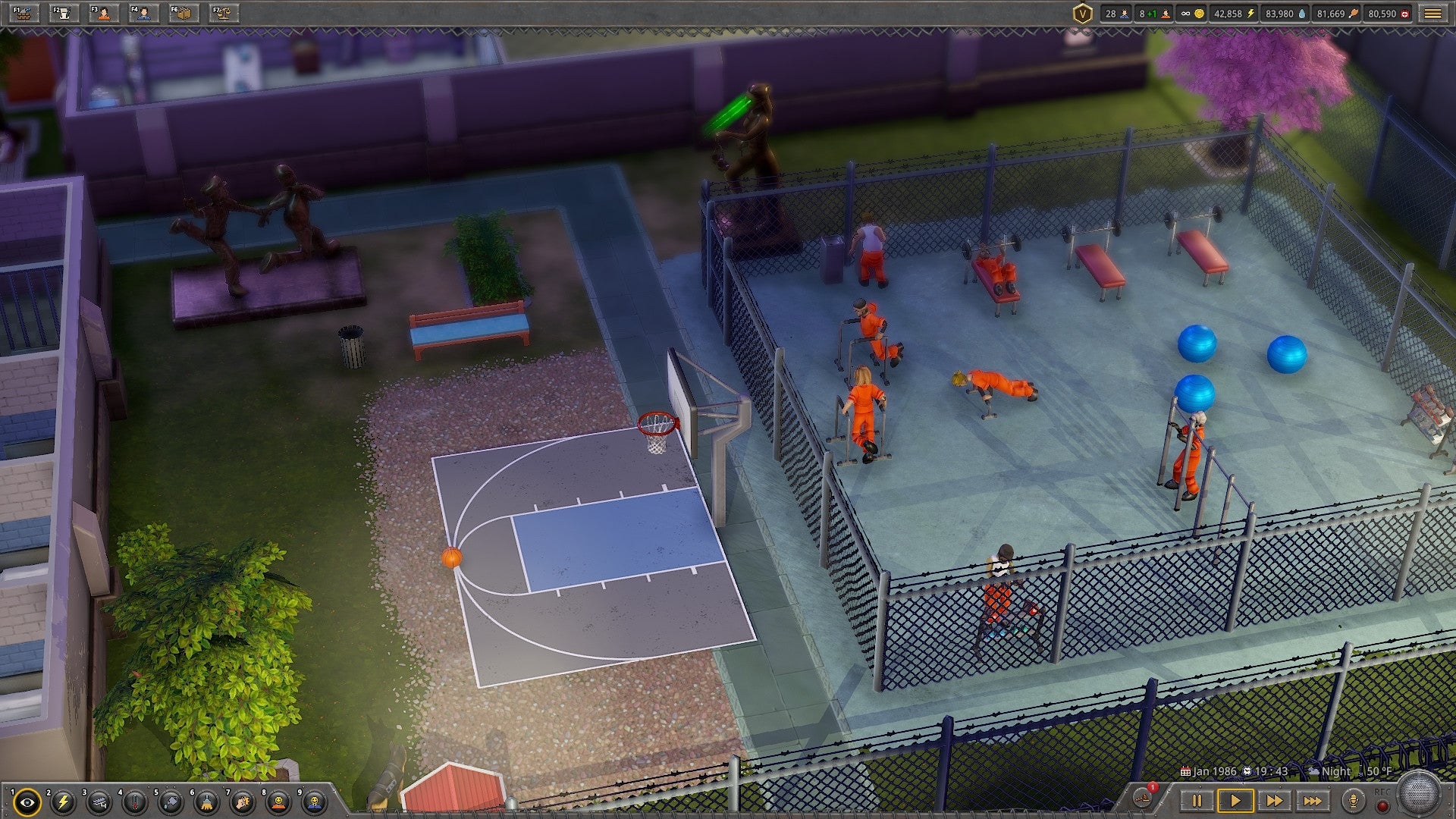
Task: Enable the temperature overlay
Action: point(135,801)
